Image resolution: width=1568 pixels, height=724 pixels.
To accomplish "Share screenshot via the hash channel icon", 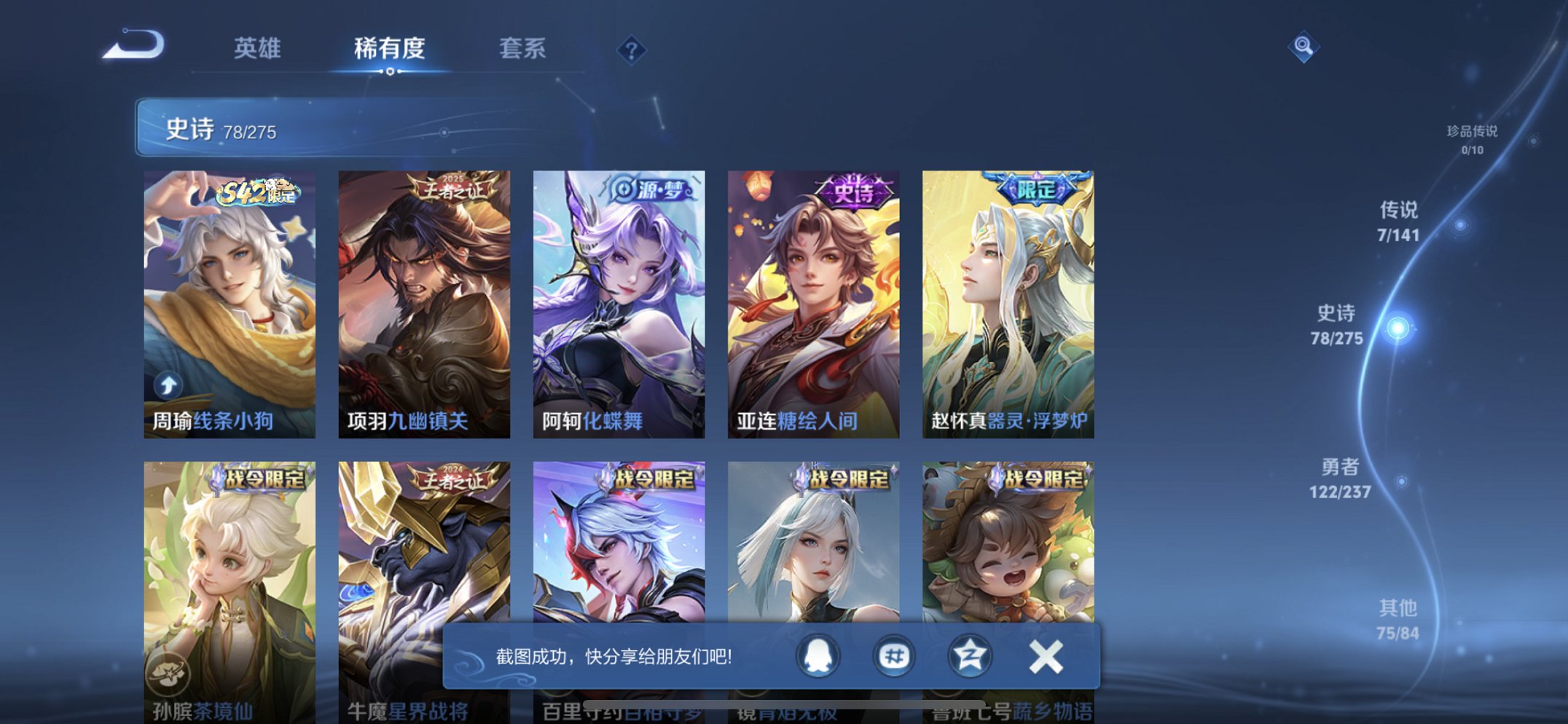I will coord(895,656).
